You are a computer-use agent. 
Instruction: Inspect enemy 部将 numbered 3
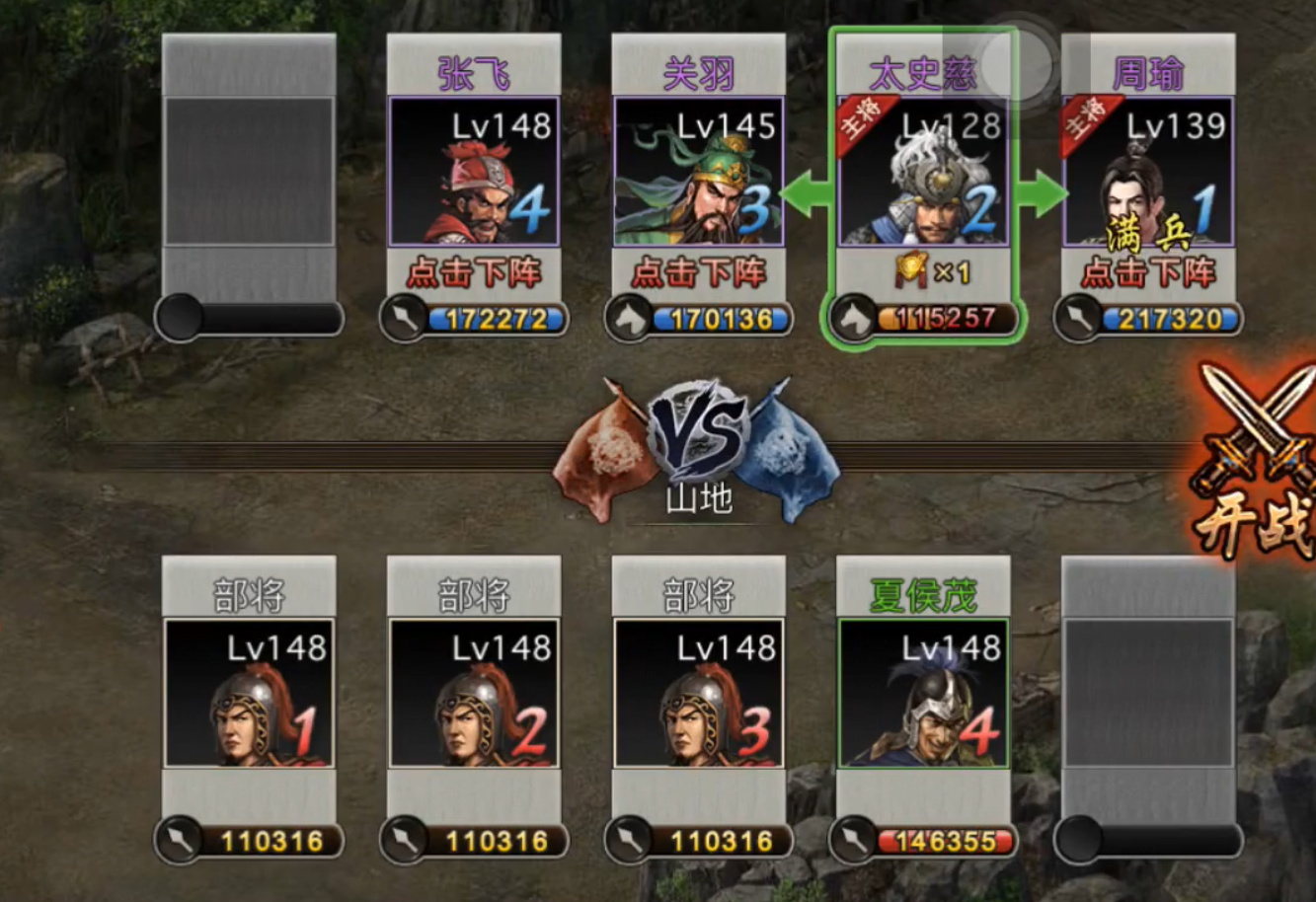pyautogui.click(x=699, y=693)
